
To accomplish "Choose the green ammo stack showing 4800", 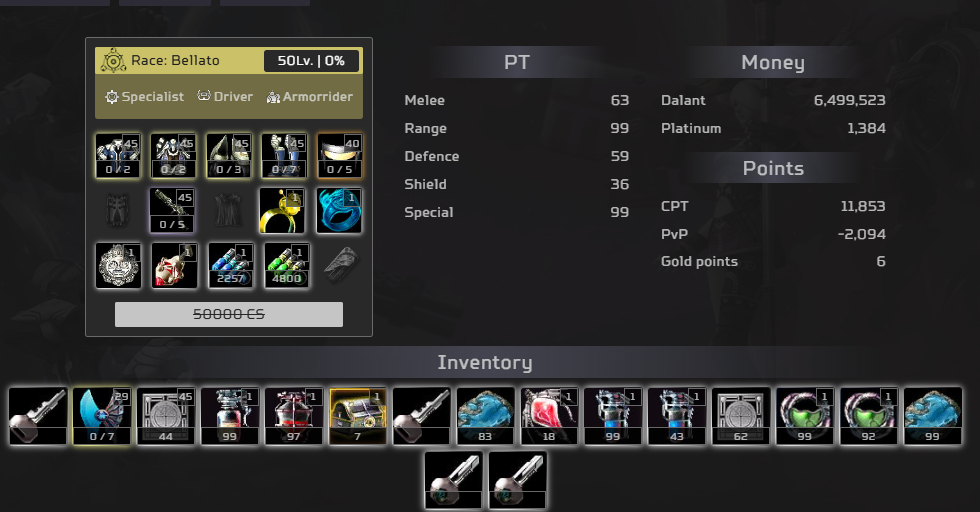I will tap(286, 265).
